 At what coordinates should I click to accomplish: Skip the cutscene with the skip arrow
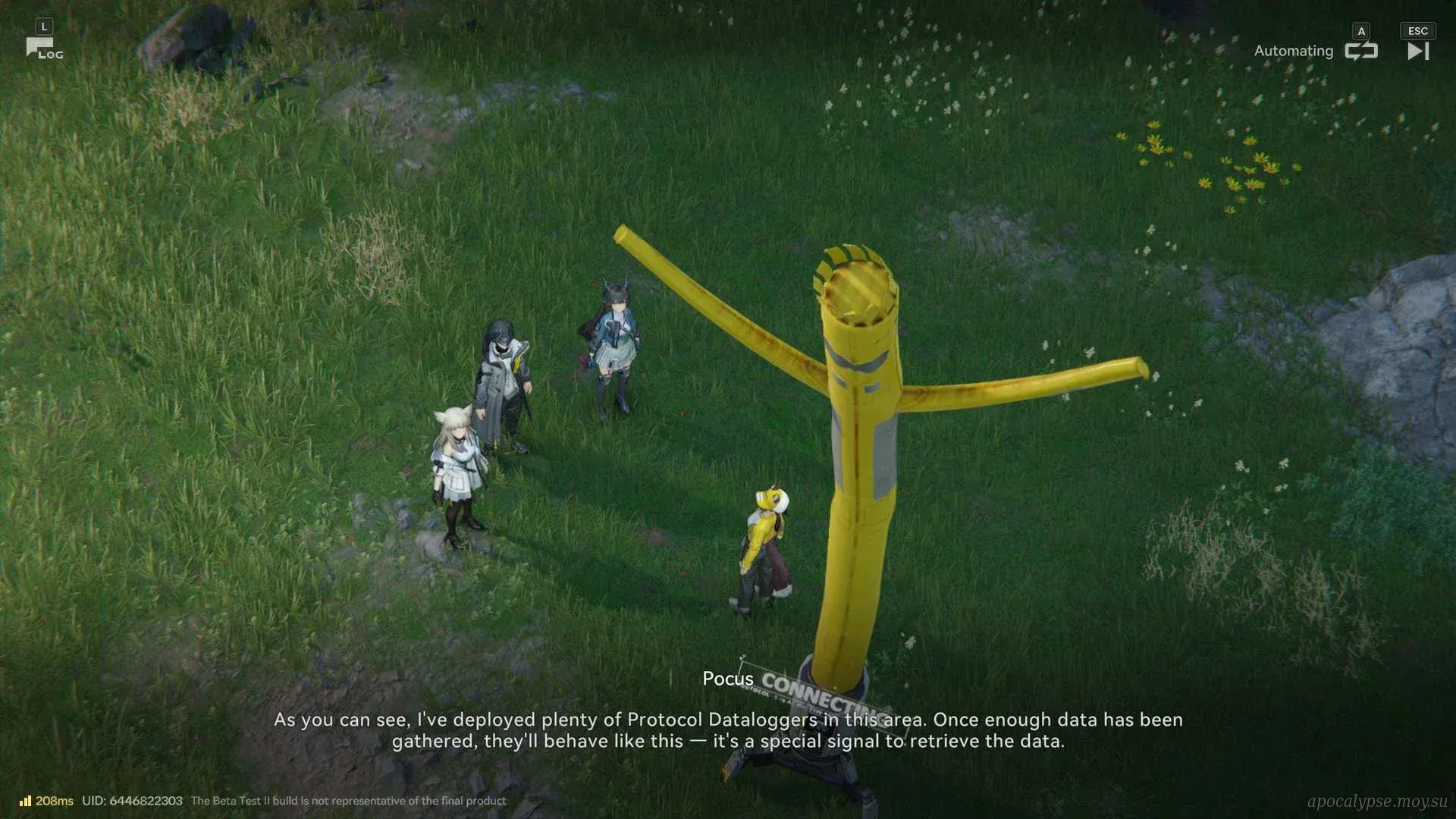1417,51
